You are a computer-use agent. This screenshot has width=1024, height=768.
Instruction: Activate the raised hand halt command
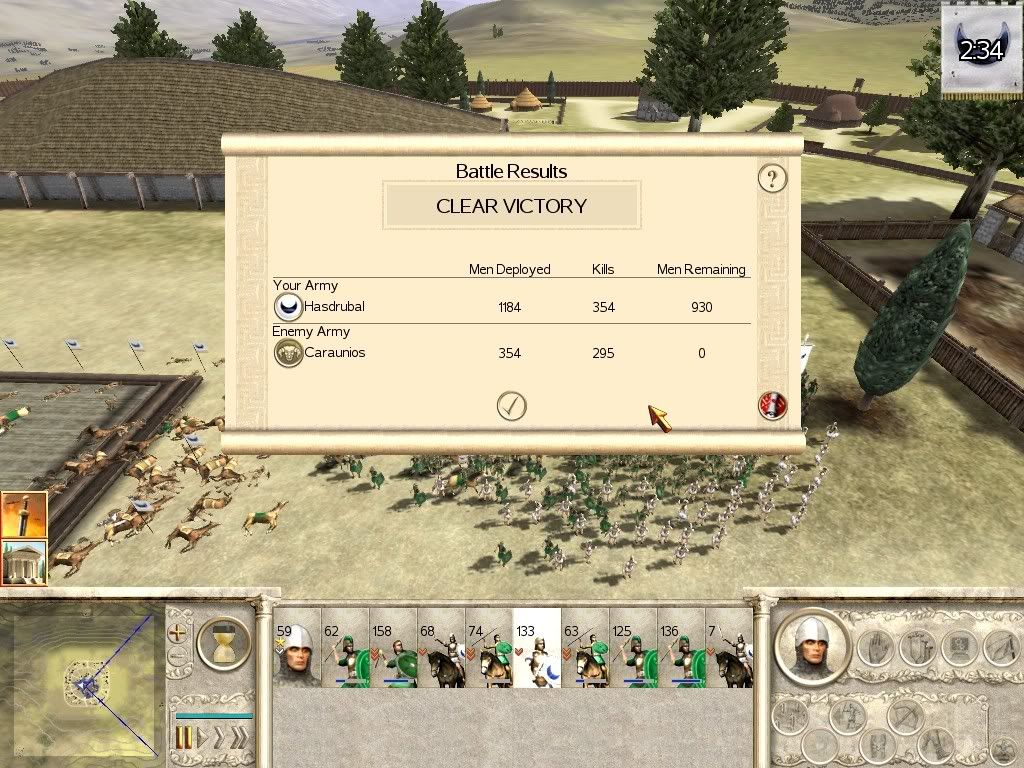coord(875,648)
